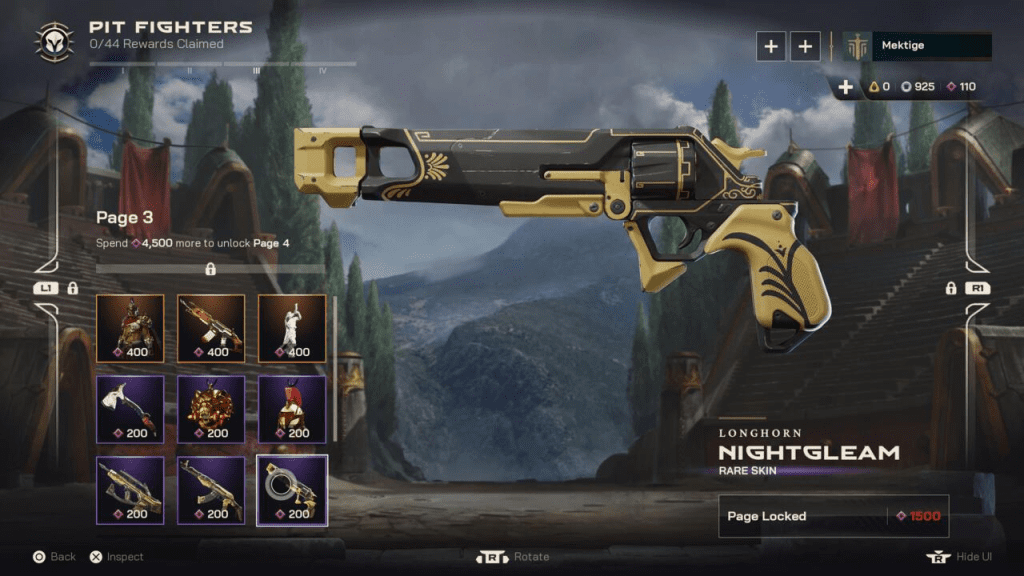Select the golden lion head charm
The image size is (1024, 576).
[x=210, y=408]
